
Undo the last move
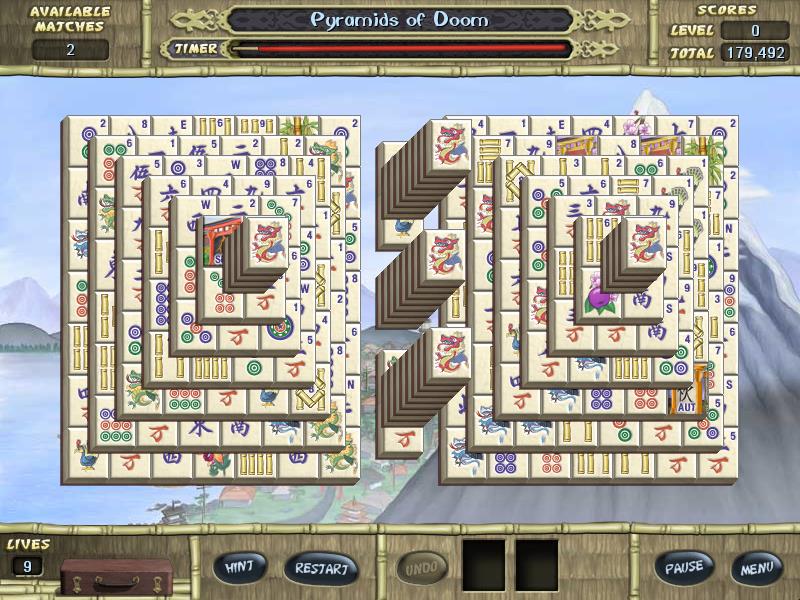tap(423, 568)
